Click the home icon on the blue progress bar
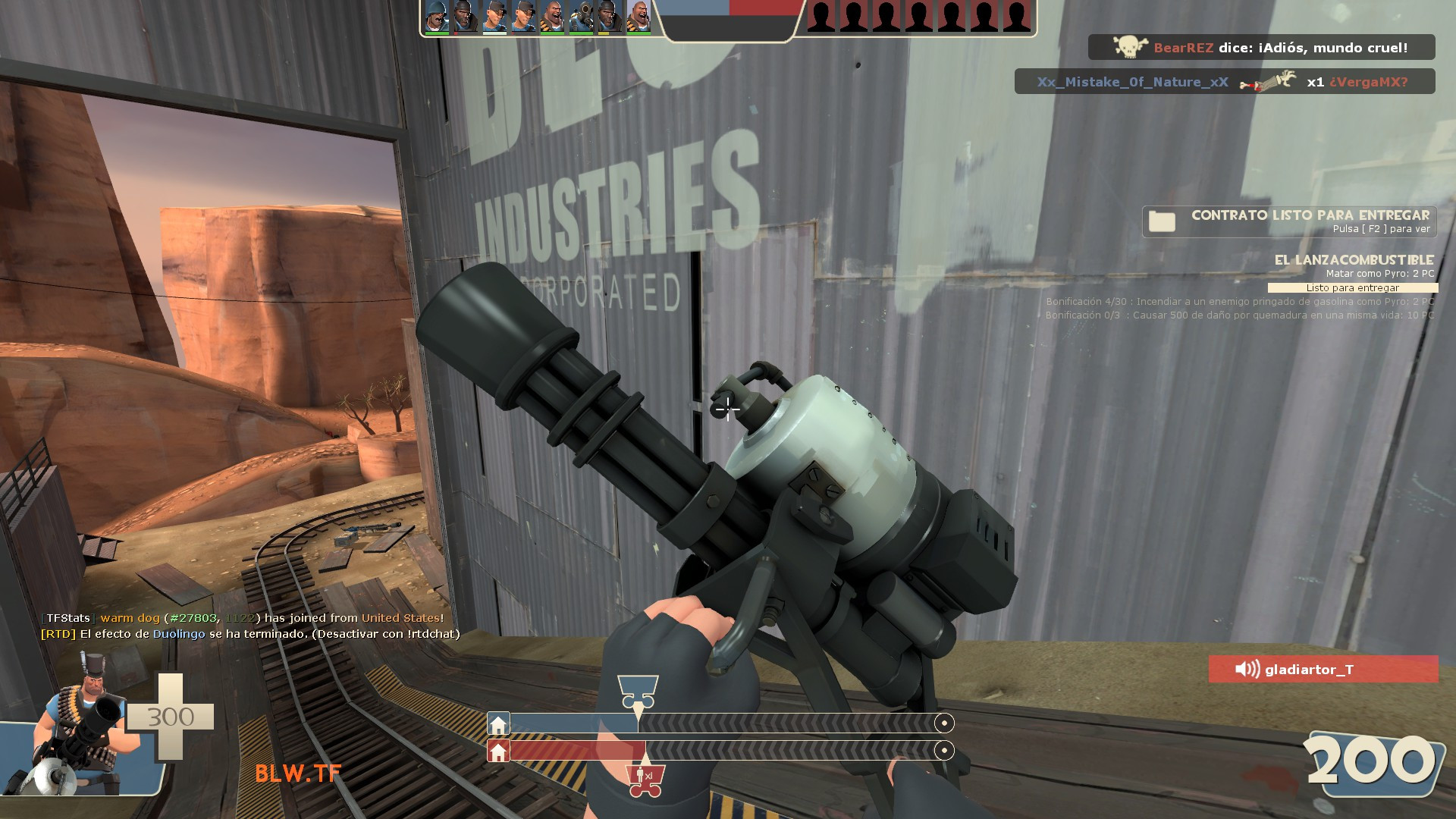Image resolution: width=1456 pixels, height=819 pixels. pyautogui.click(x=498, y=723)
